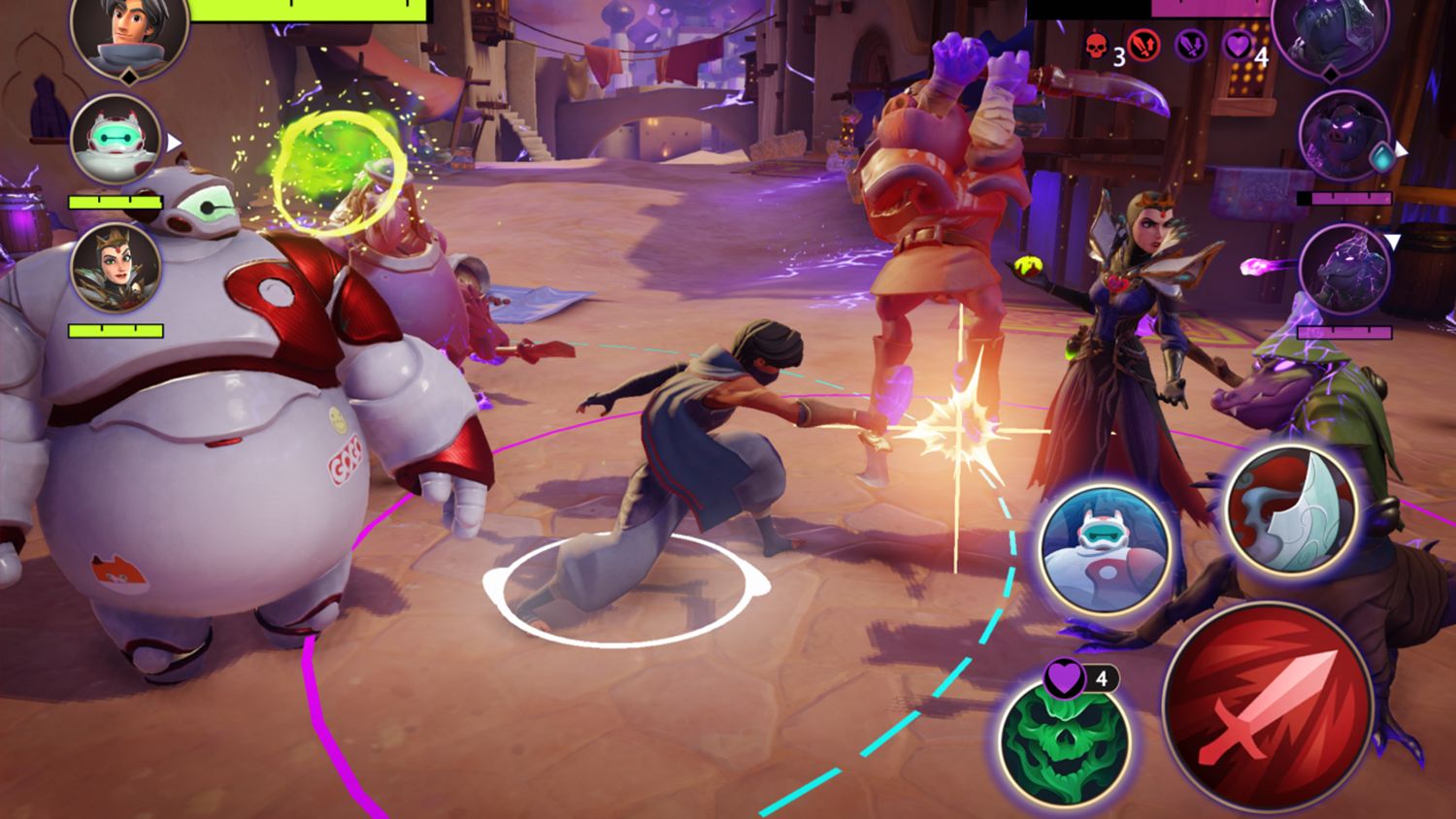The width and height of the screenshot is (1456, 819).
Task: Select the attack-up buff icon
Action: (x=1143, y=46)
